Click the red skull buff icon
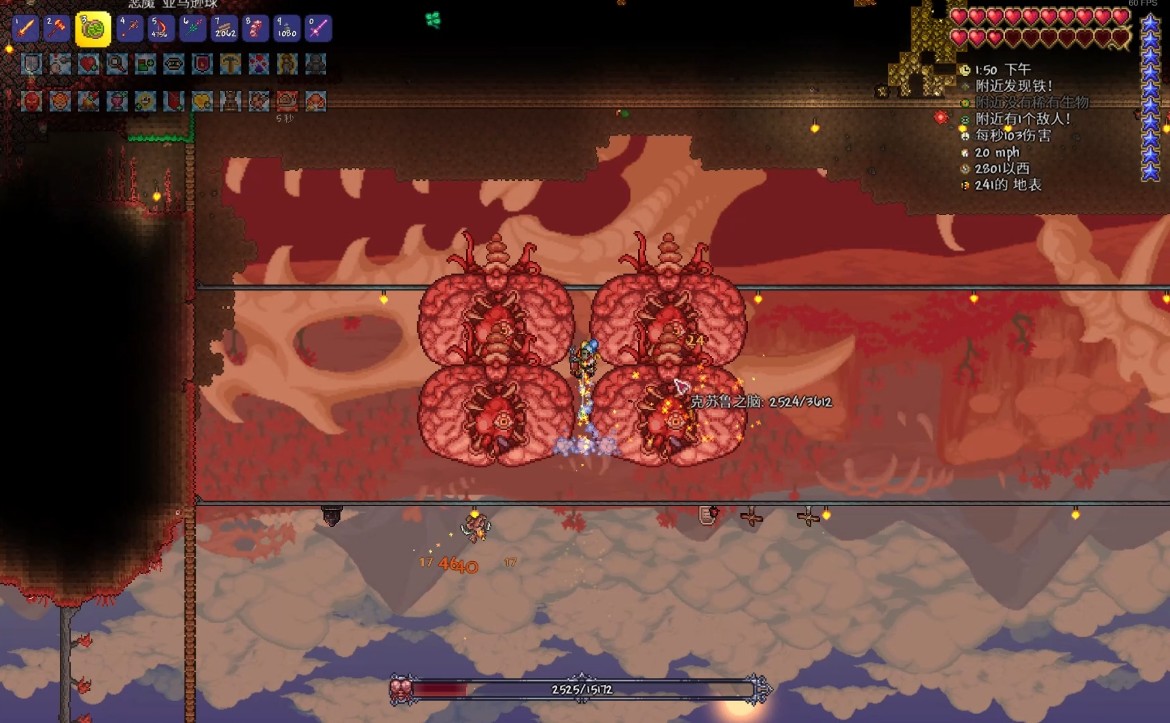1170x723 pixels. pyautogui.click(x=32, y=101)
